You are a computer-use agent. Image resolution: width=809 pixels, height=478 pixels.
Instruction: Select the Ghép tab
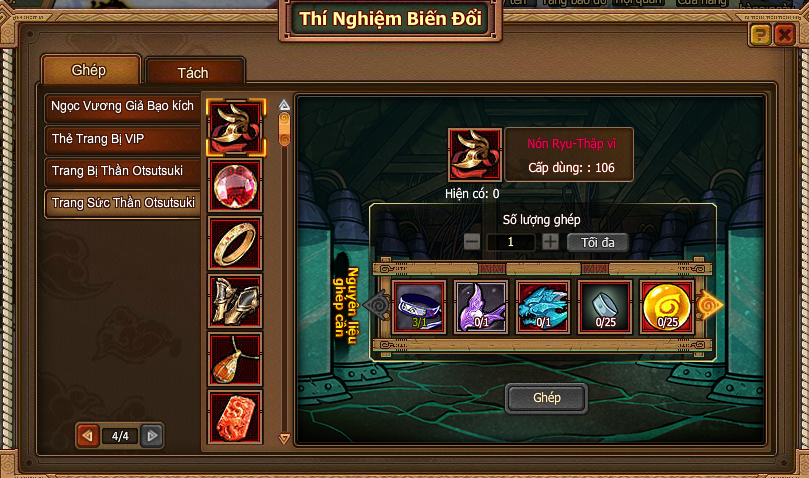[x=89, y=71]
